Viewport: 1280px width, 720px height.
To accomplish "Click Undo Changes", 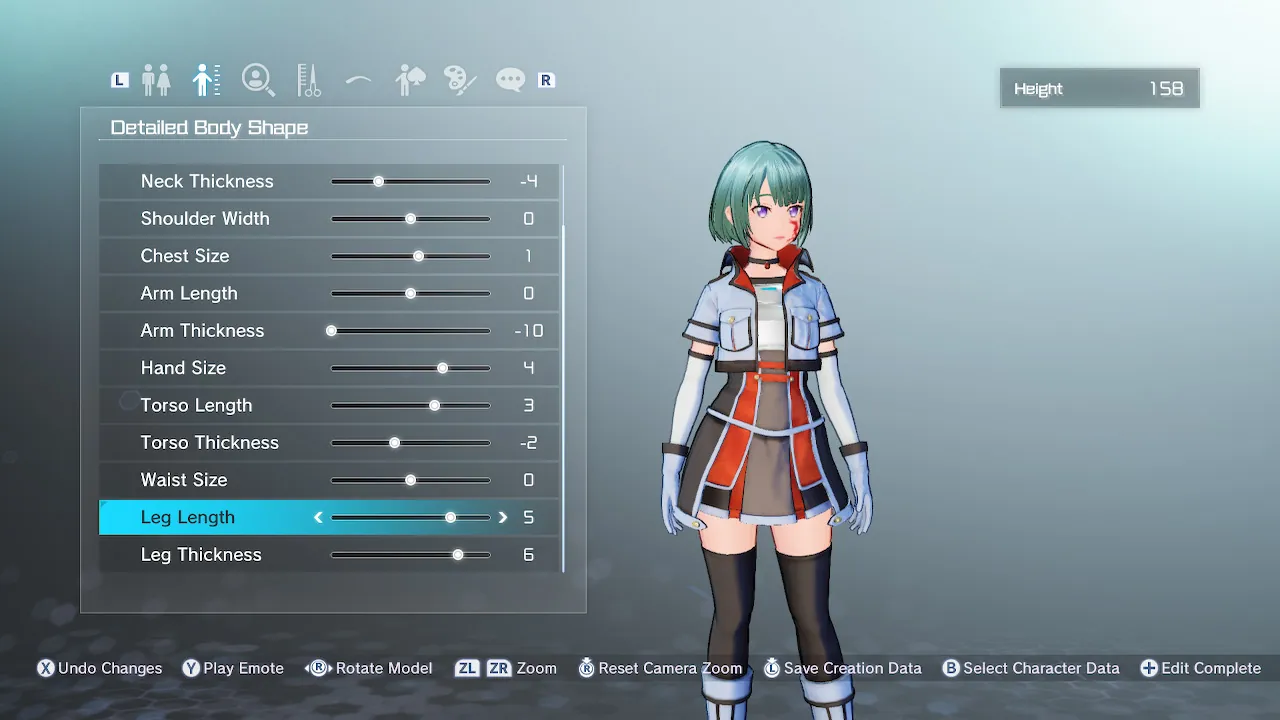I will point(99,668).
